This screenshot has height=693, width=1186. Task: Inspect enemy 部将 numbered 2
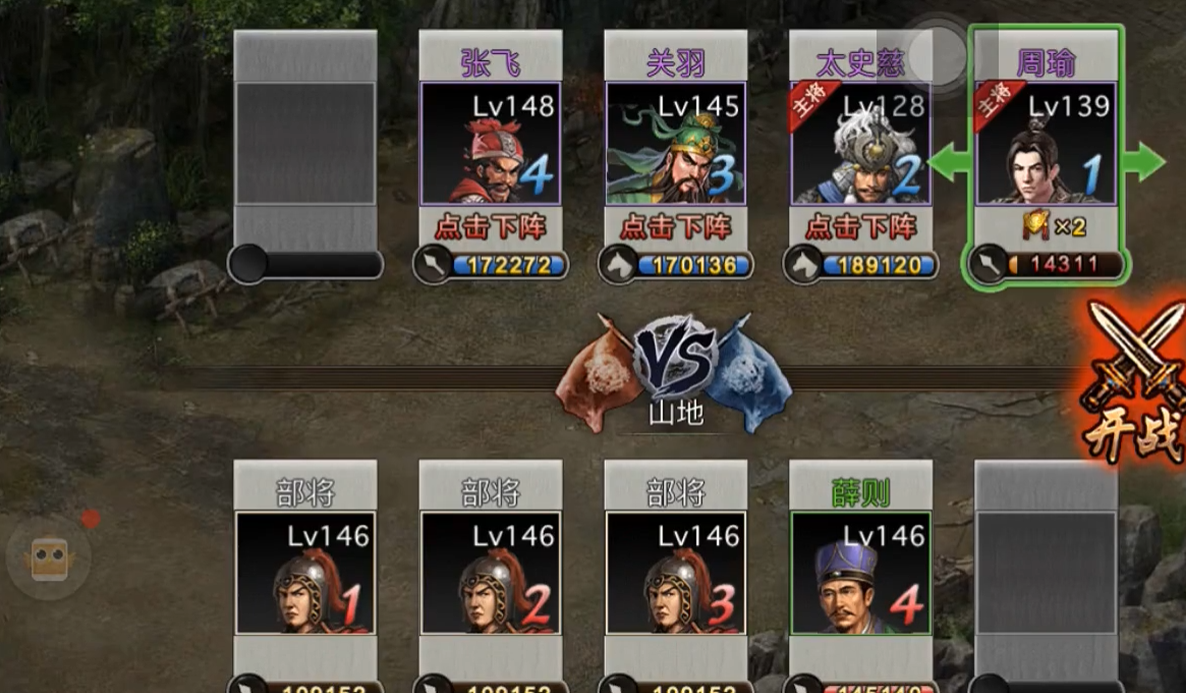(x=490, y=572)
